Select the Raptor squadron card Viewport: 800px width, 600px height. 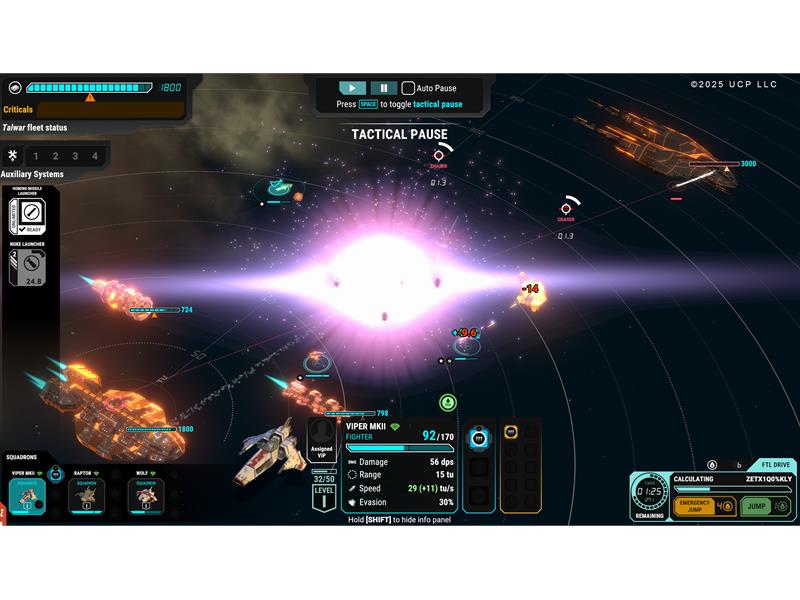click(x=86, y=494)
